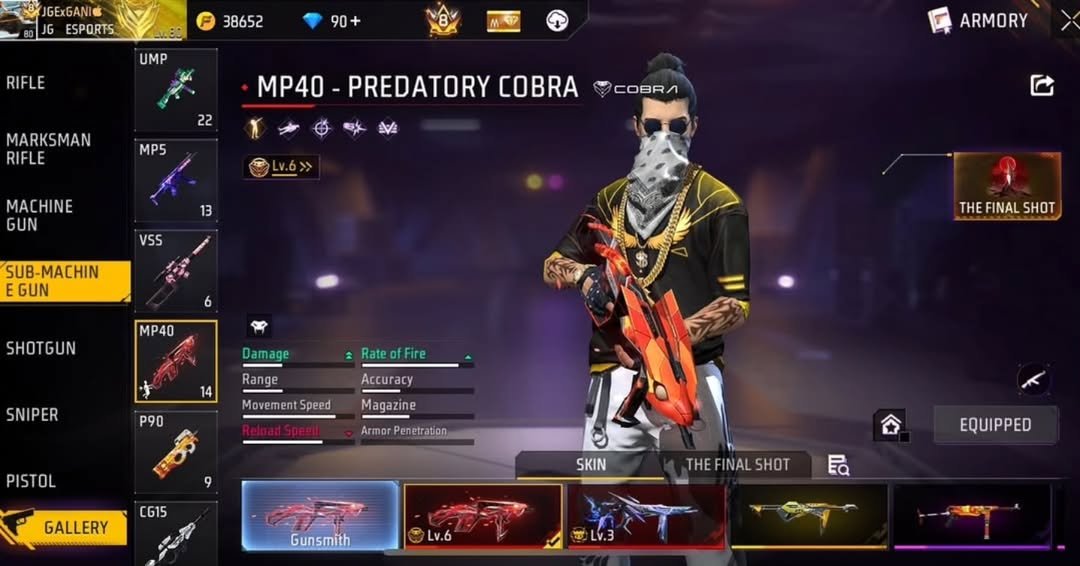Select the P90 weapon tile
This screenshot has width=1080, height=566.
point(176,451)
